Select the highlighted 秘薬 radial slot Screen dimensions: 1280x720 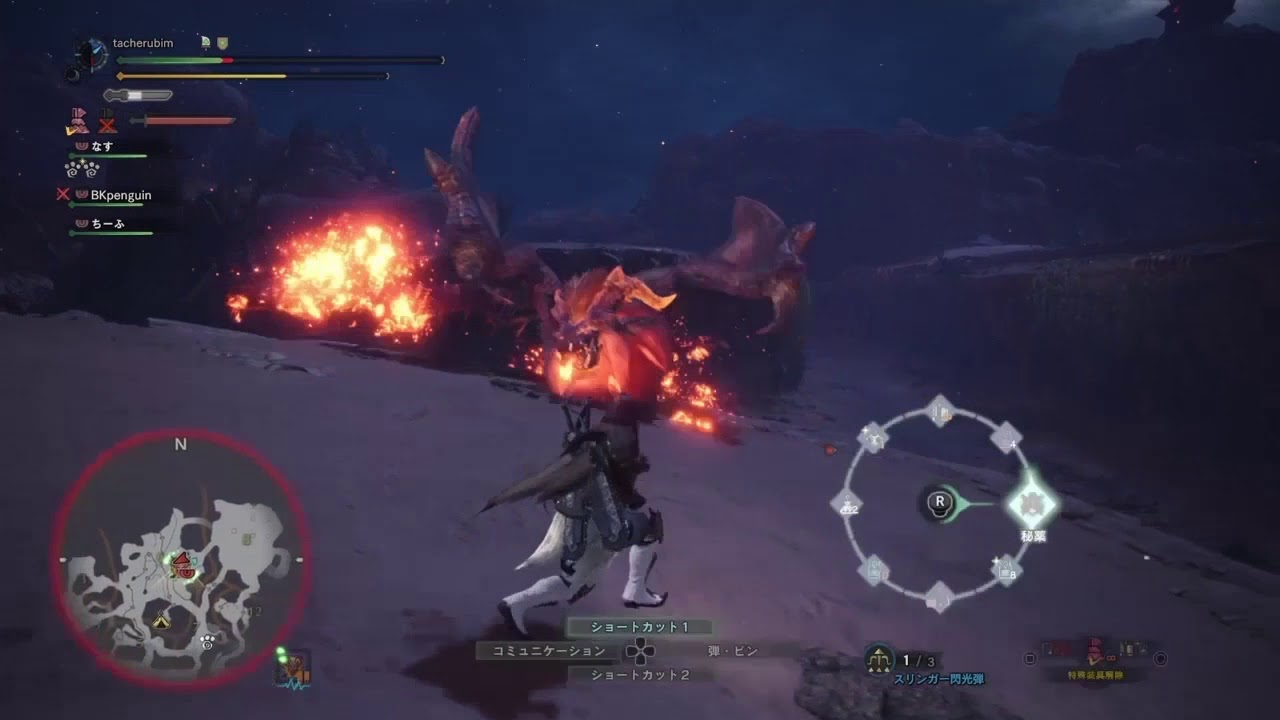click(x=1031, y=503)
